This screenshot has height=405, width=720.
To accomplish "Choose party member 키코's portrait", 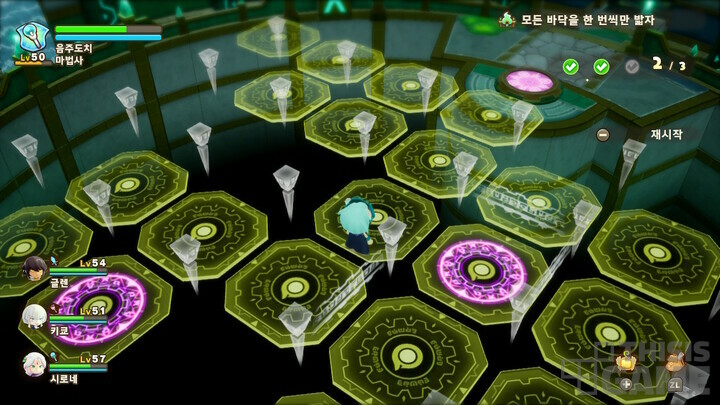I will pos(35,317).
